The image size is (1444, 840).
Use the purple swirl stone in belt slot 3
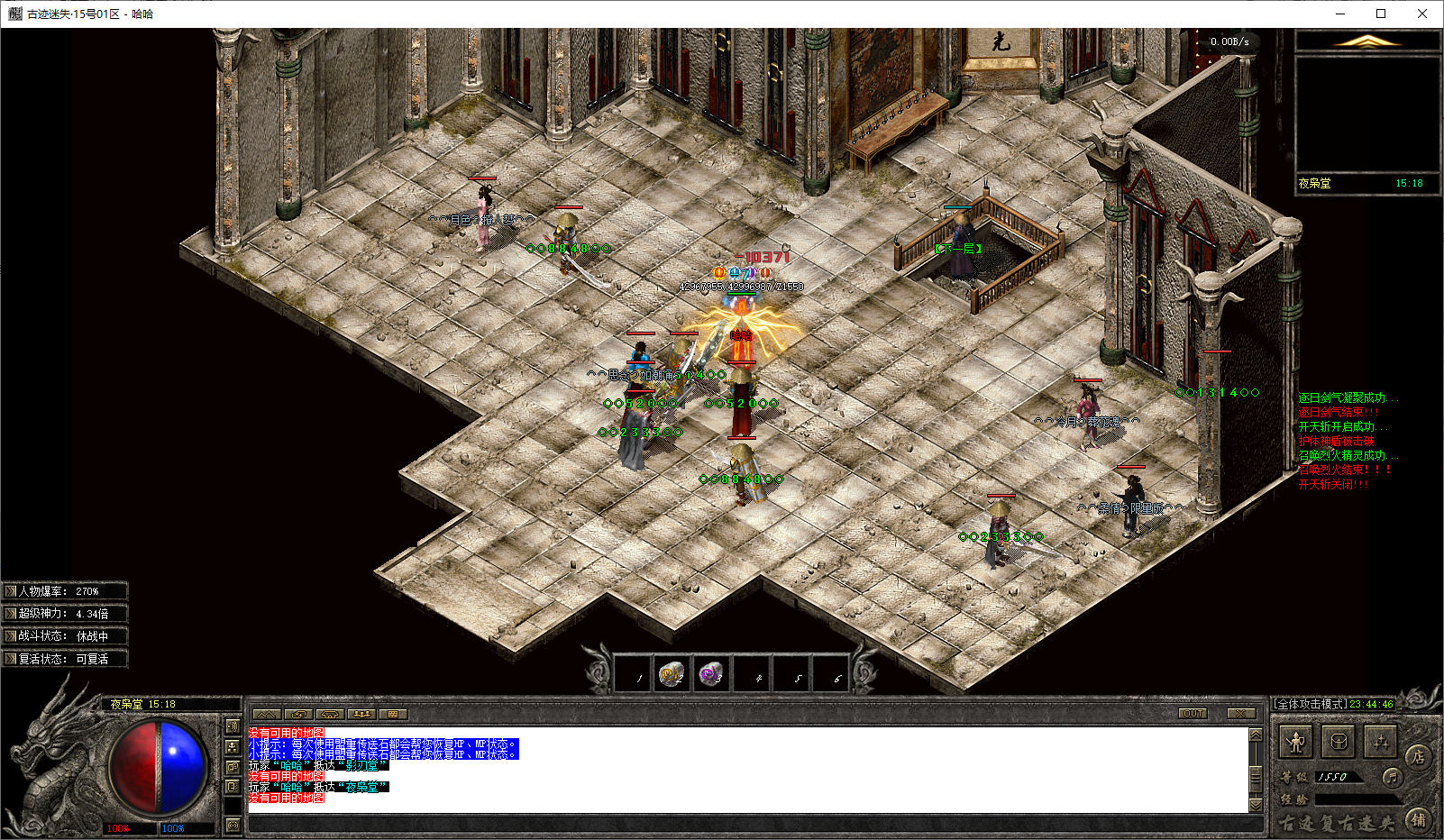point(711,674)
